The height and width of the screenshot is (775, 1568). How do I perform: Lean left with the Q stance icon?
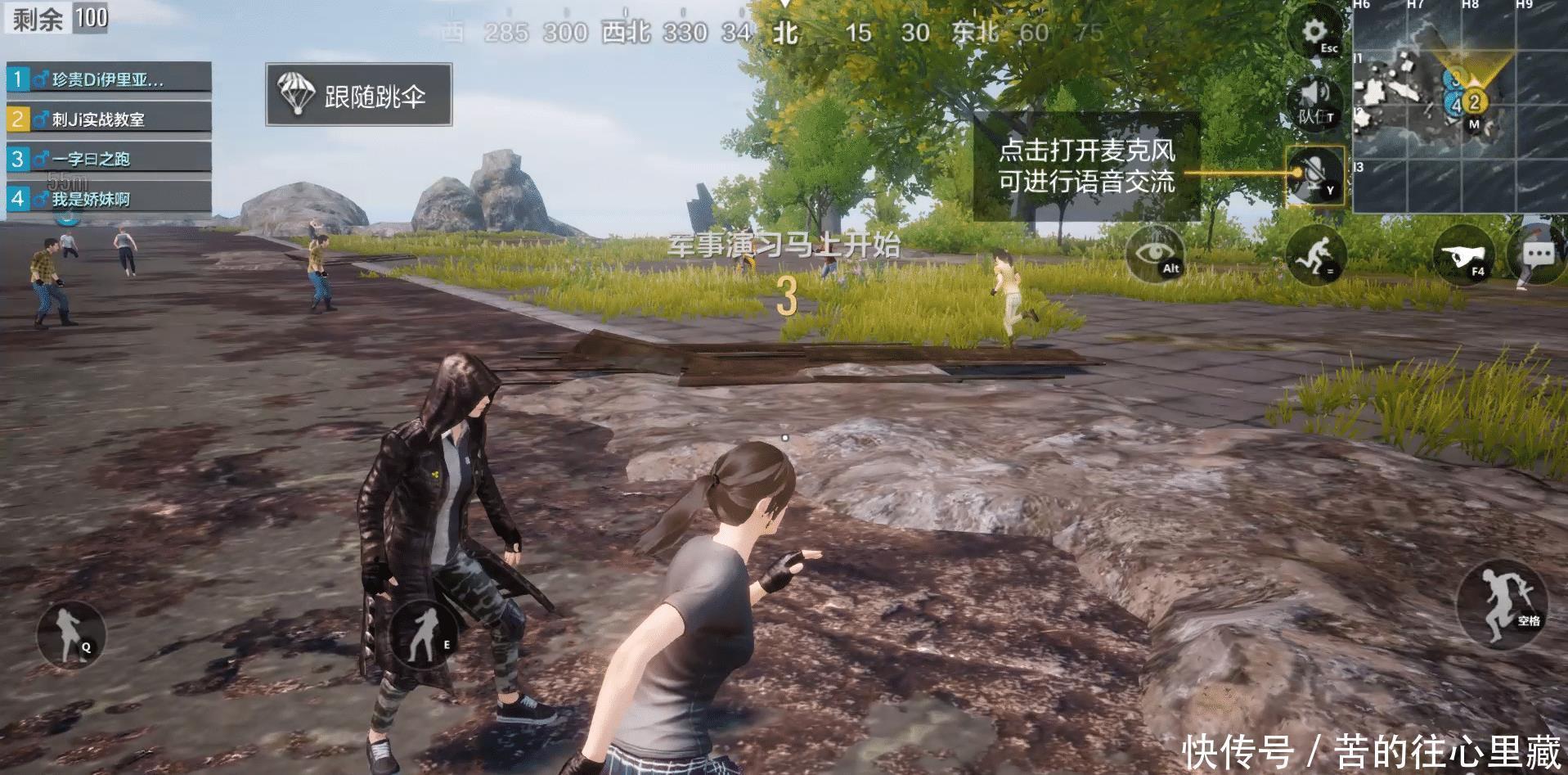pyautogui.click(x=71, y=633)
